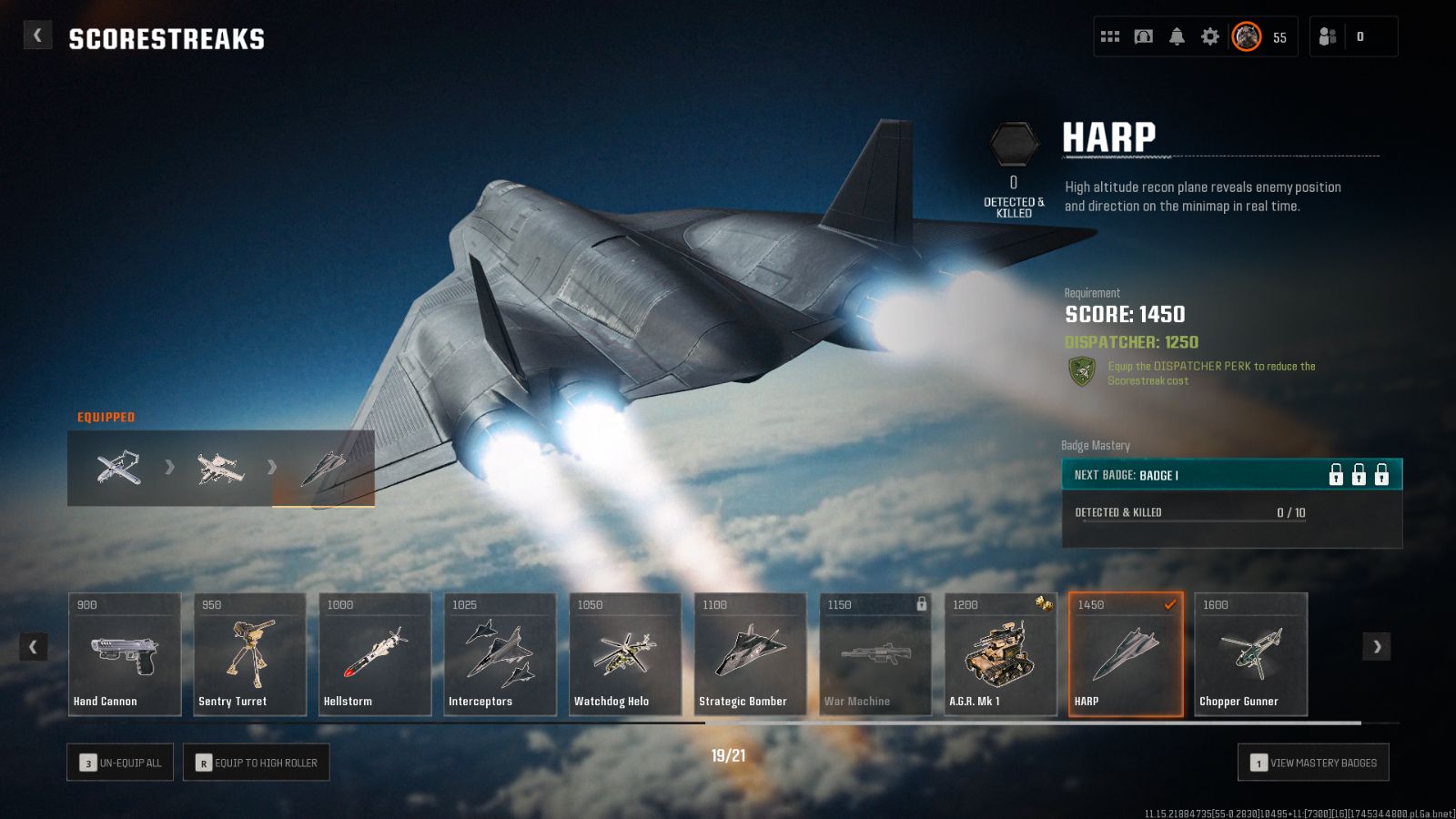Click the right scorestreak list arrow
The image size is (1456, 819).
(x=1377, y=647)
